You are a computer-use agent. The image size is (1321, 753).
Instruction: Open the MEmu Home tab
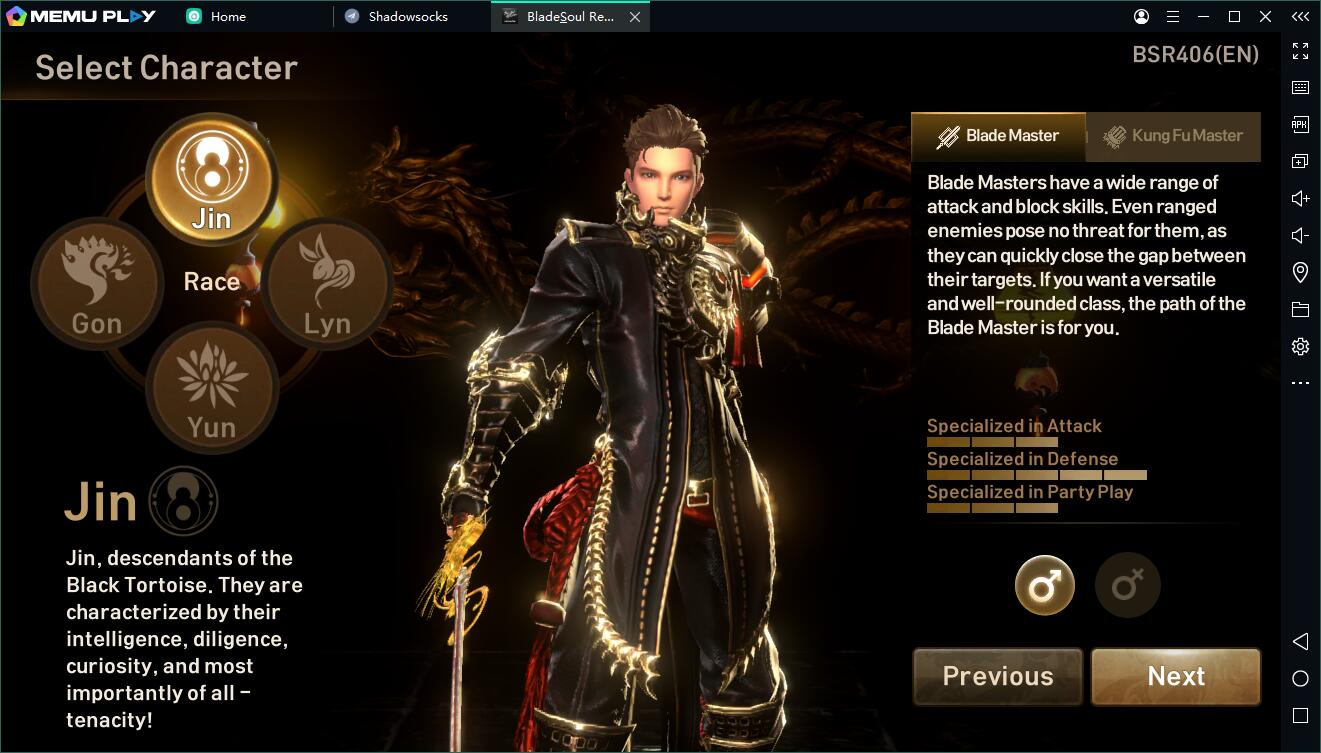228,16
